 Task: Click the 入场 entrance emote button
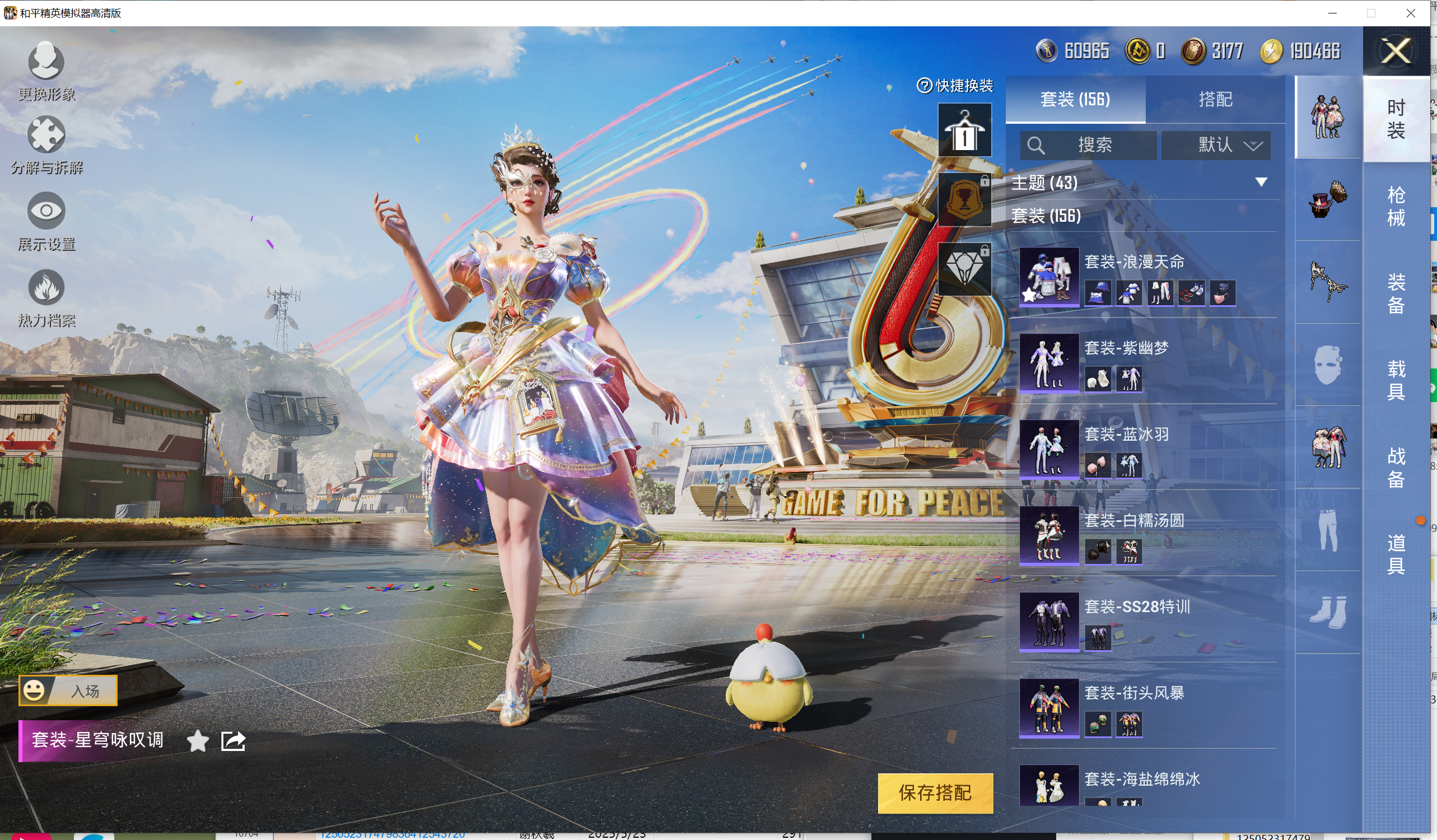coord(68,690)
